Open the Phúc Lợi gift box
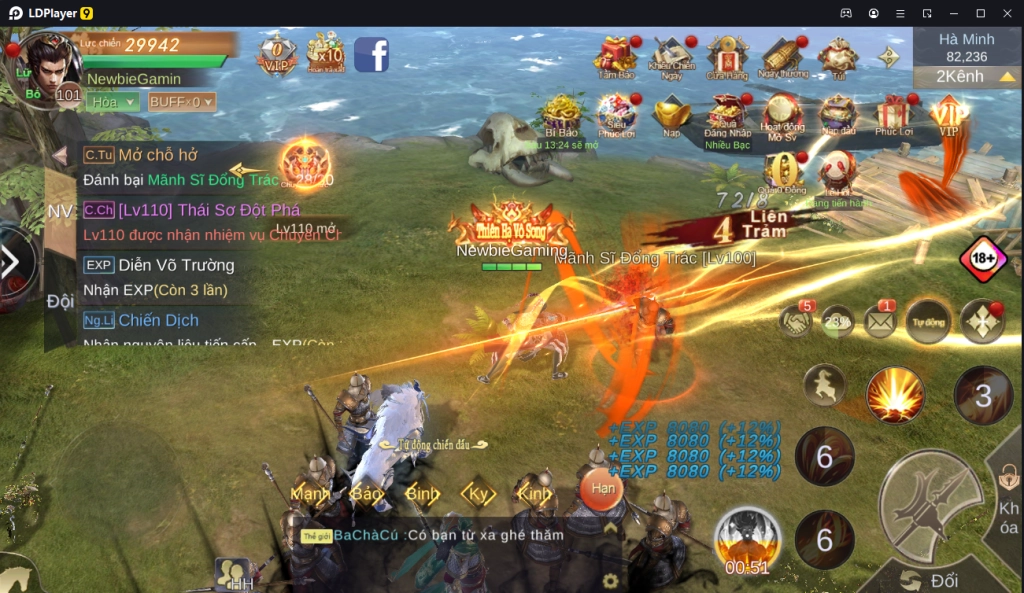Image resolution: width=1024 pixels, height=593 pixels. [893, 115]
